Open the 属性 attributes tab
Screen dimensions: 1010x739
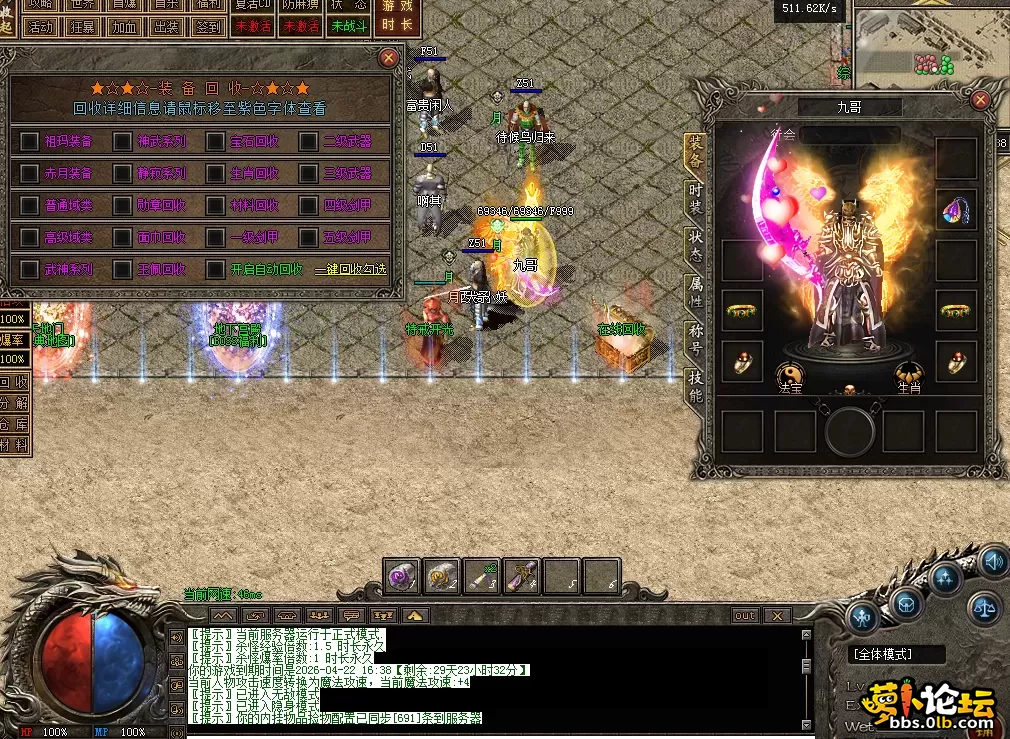[696, 290]
